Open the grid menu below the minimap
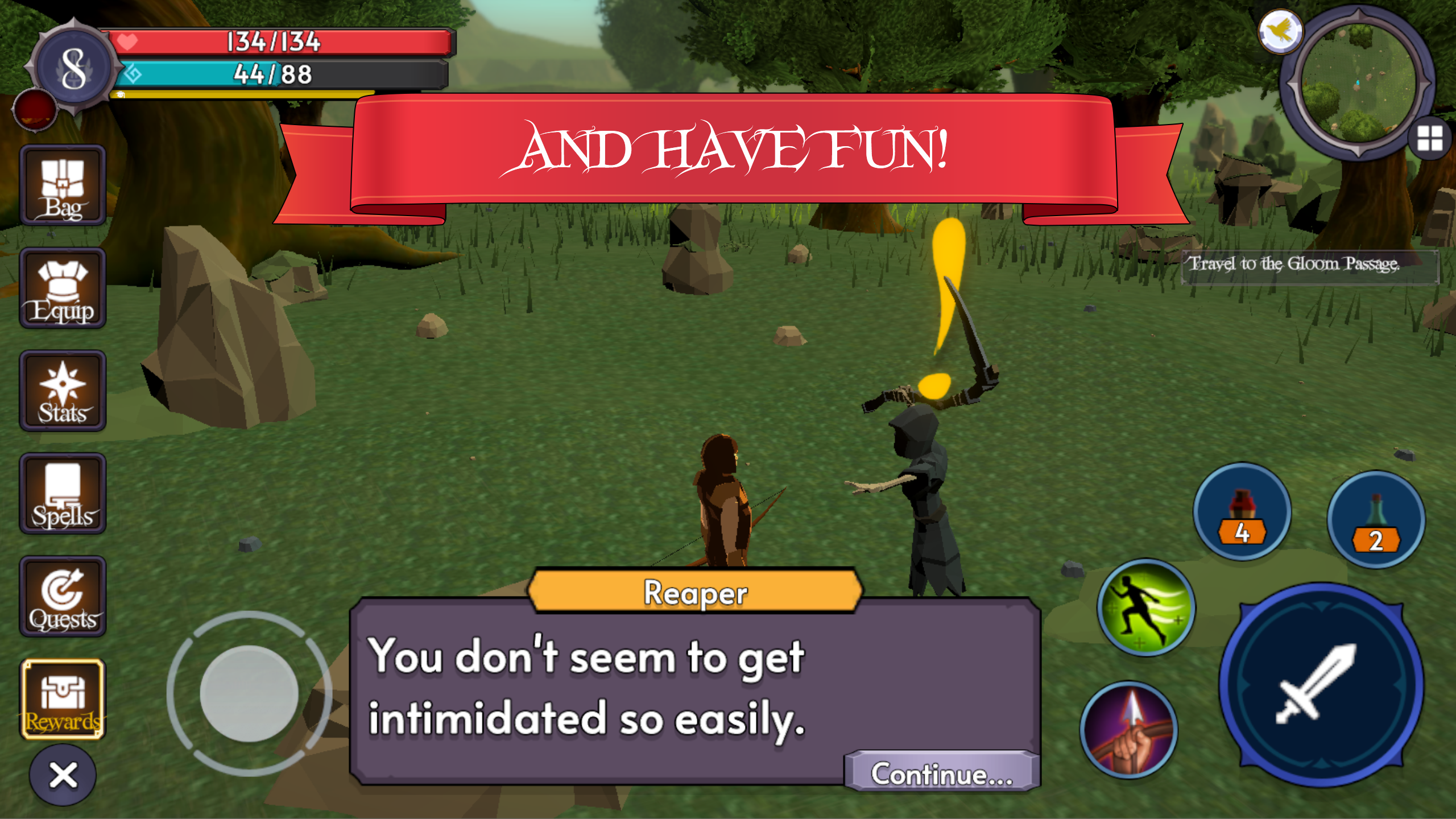This screenshot has width=1456, height=819. pos(1430,138)
